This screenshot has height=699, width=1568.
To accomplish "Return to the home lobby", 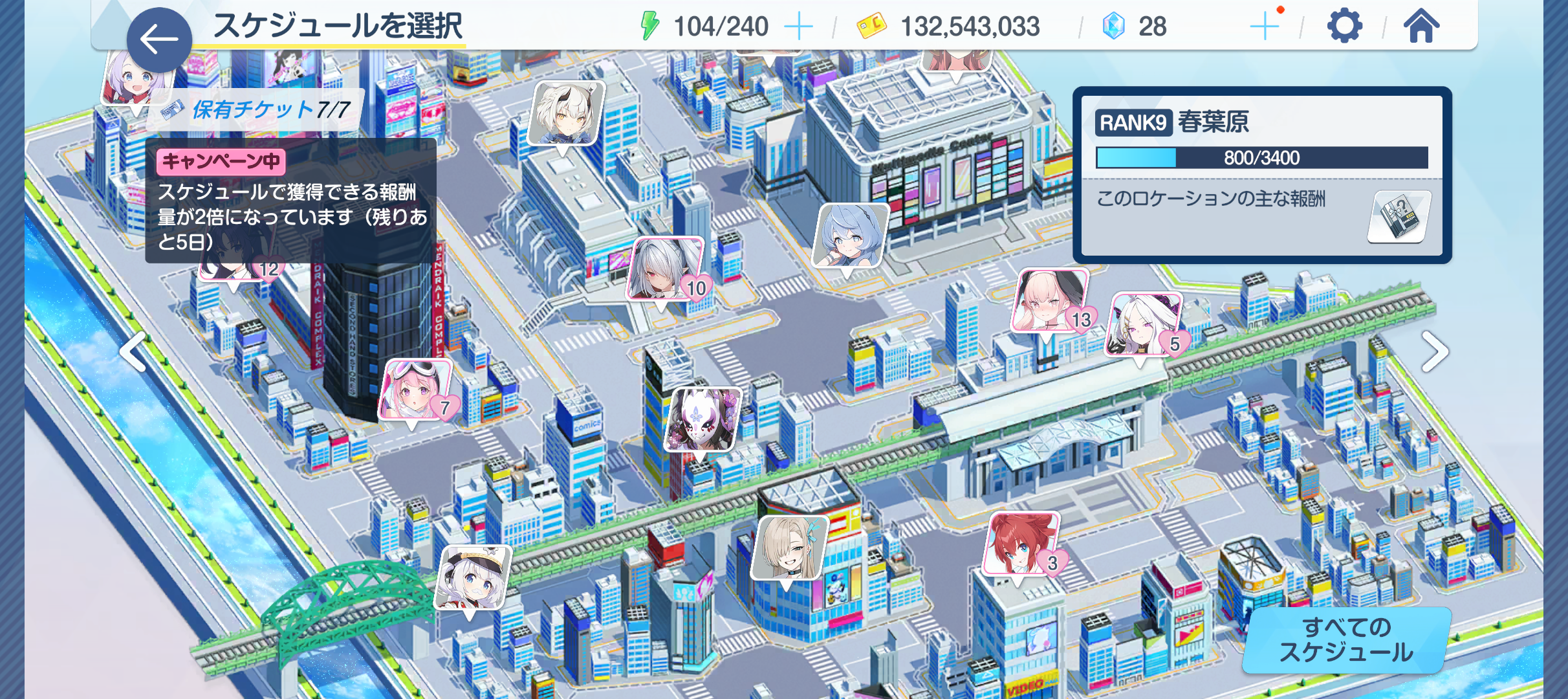I will click(1421, 27).
